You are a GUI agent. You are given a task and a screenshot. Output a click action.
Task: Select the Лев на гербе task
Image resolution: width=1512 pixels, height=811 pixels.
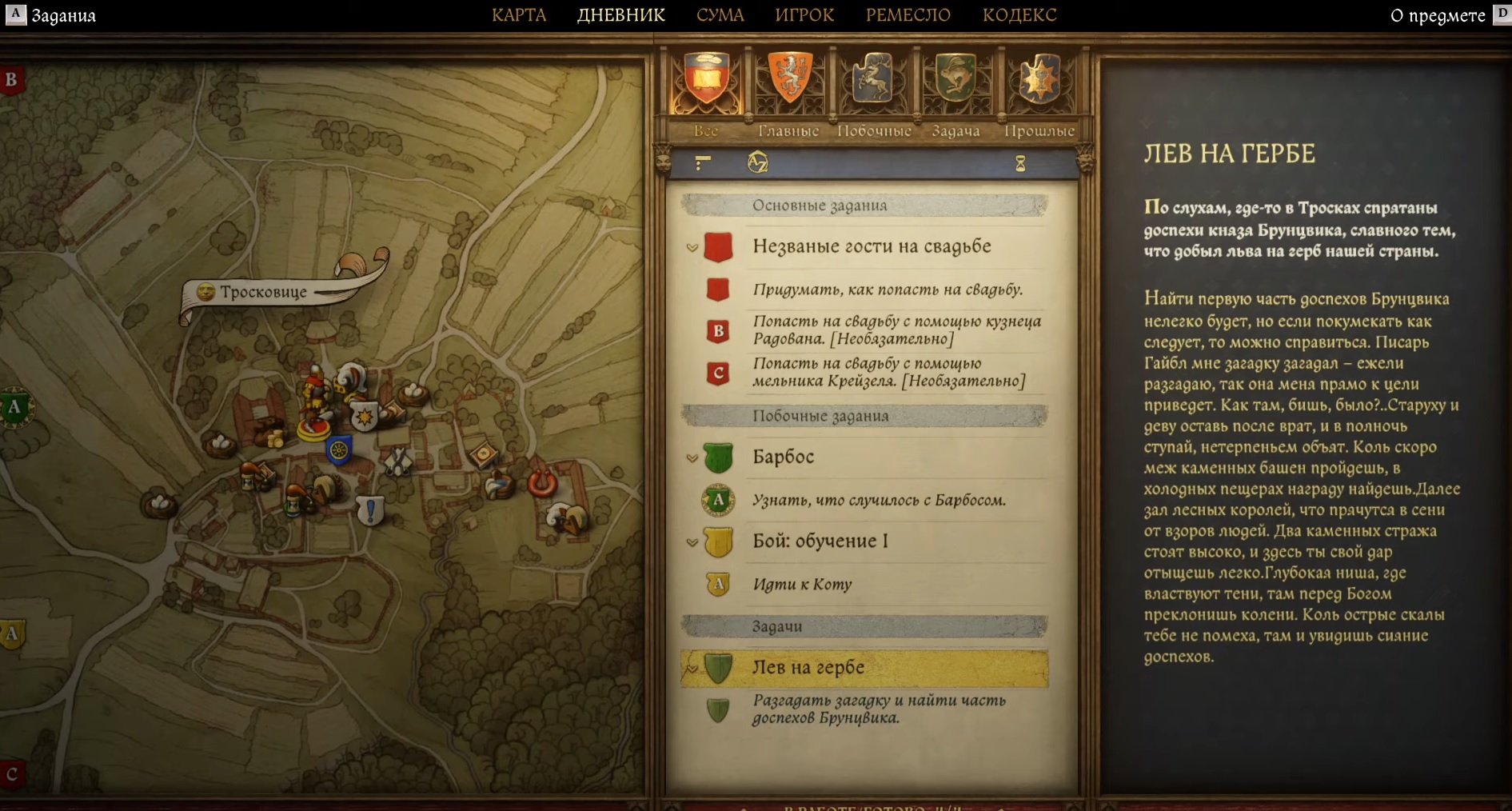(808, 667)
